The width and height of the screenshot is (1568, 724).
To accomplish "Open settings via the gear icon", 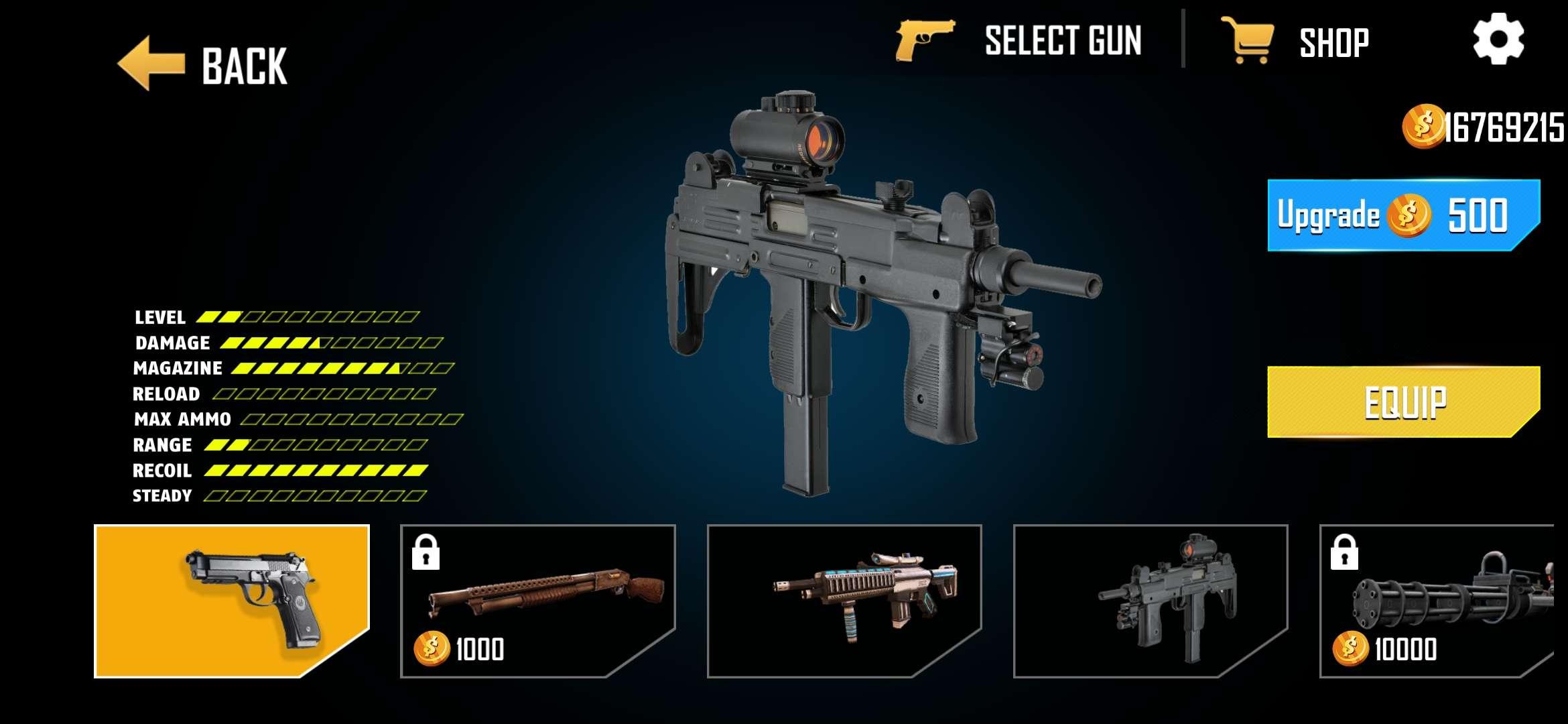I will pos(1498,39).
